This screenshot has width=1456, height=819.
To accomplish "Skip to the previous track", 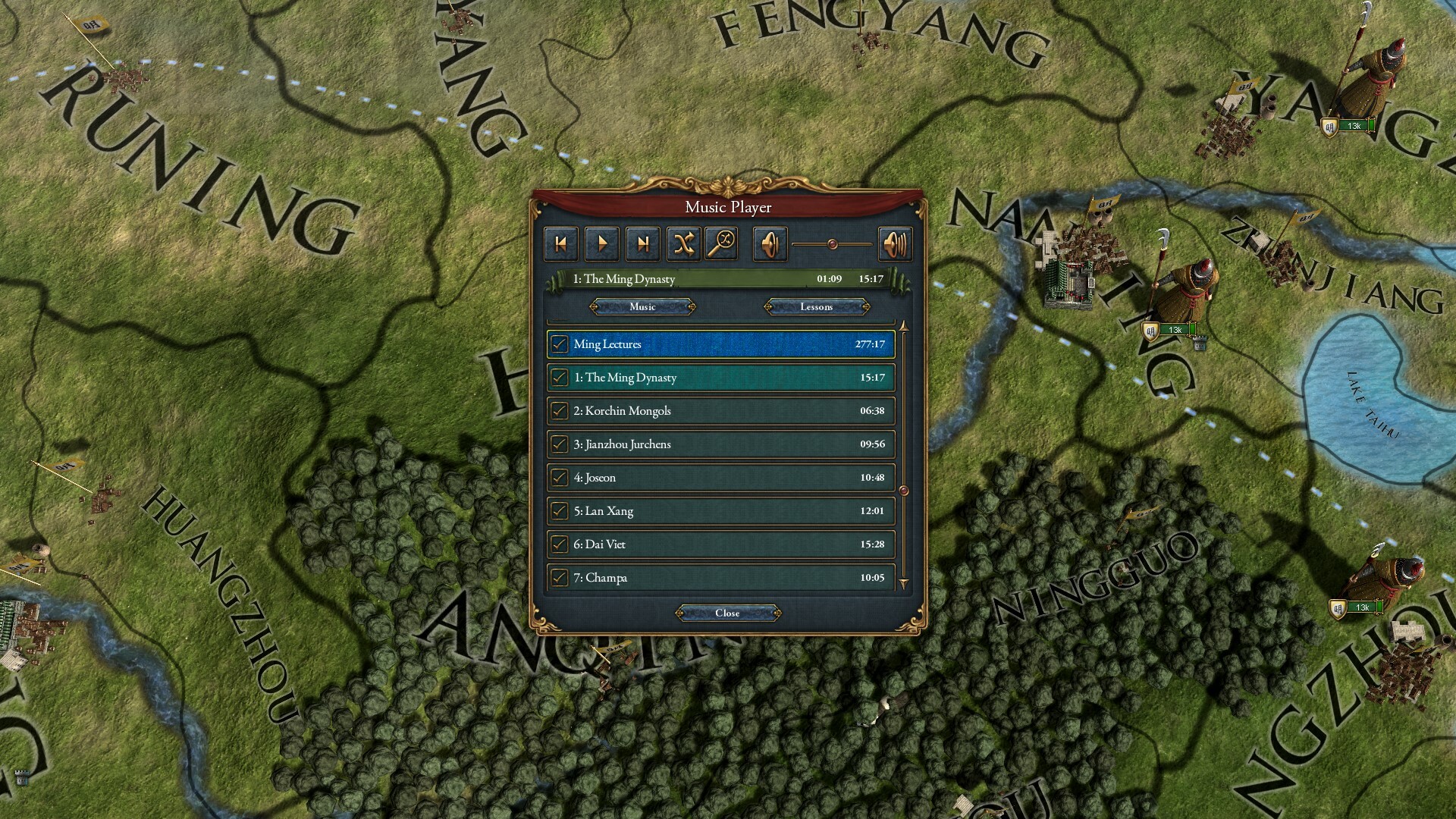I will tap(560, 243).
